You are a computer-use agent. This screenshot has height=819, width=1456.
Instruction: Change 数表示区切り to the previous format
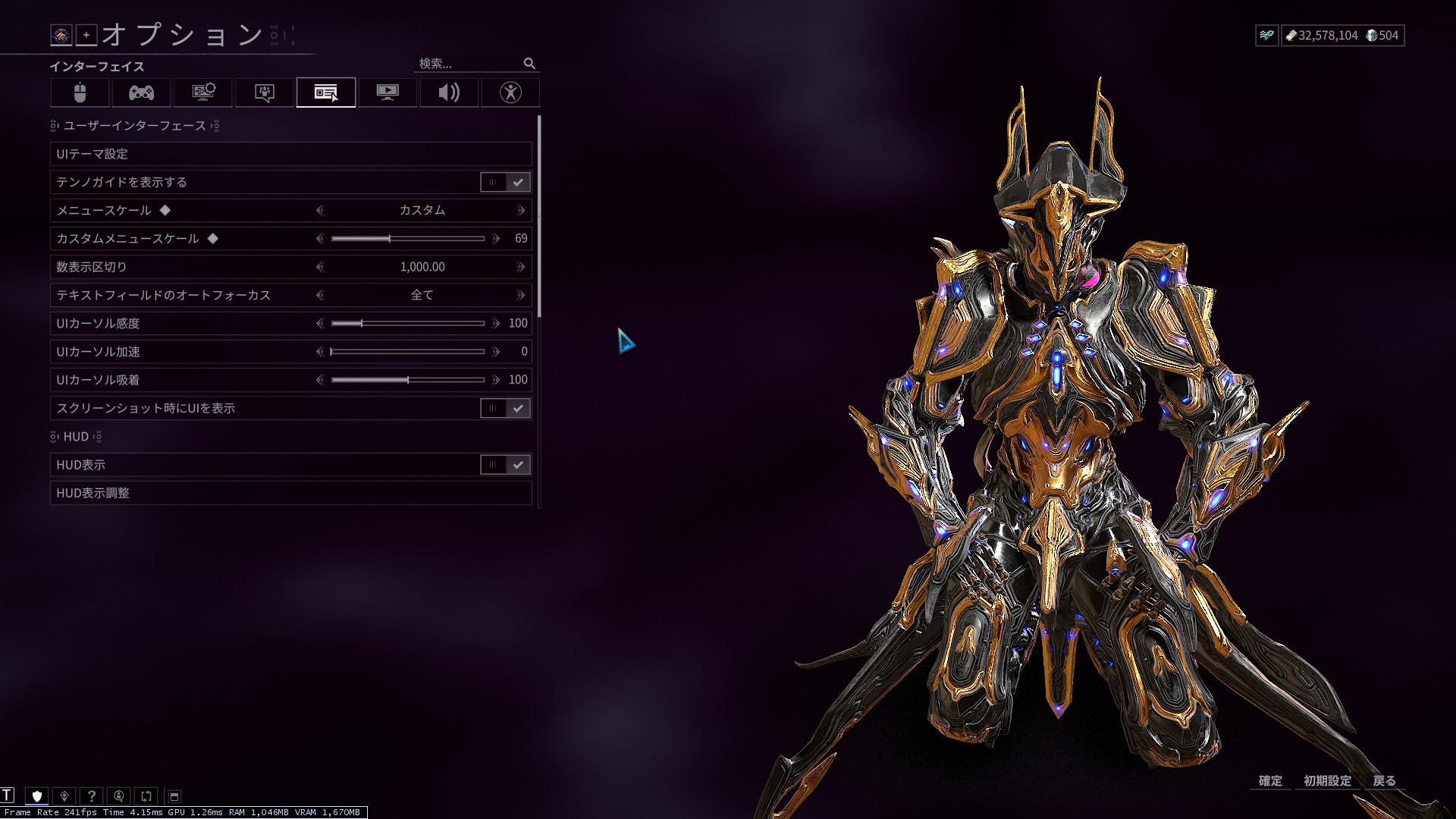tap(320, 267)
